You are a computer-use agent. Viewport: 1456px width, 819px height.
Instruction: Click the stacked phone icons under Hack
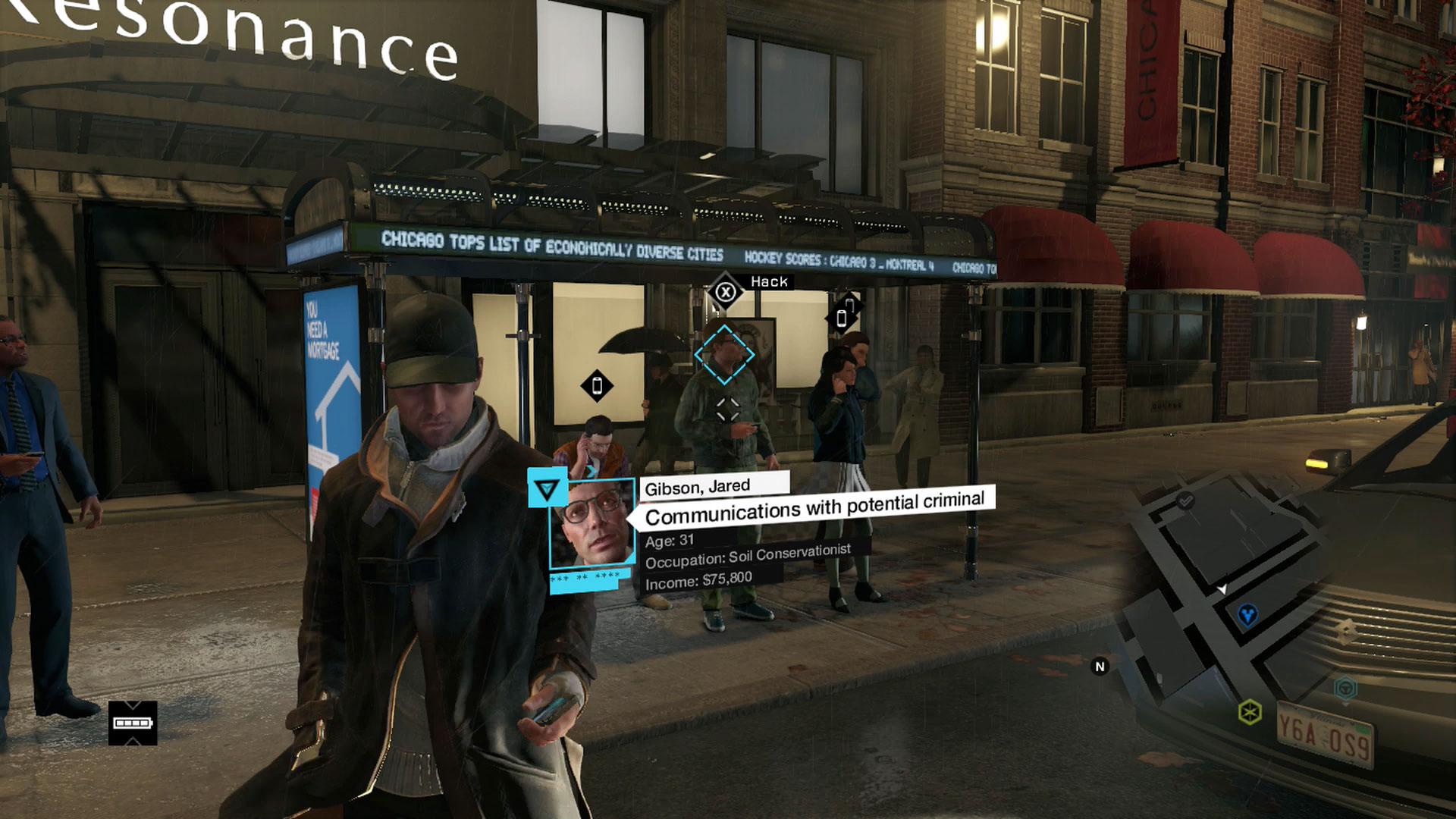click(x=844, y=313)
